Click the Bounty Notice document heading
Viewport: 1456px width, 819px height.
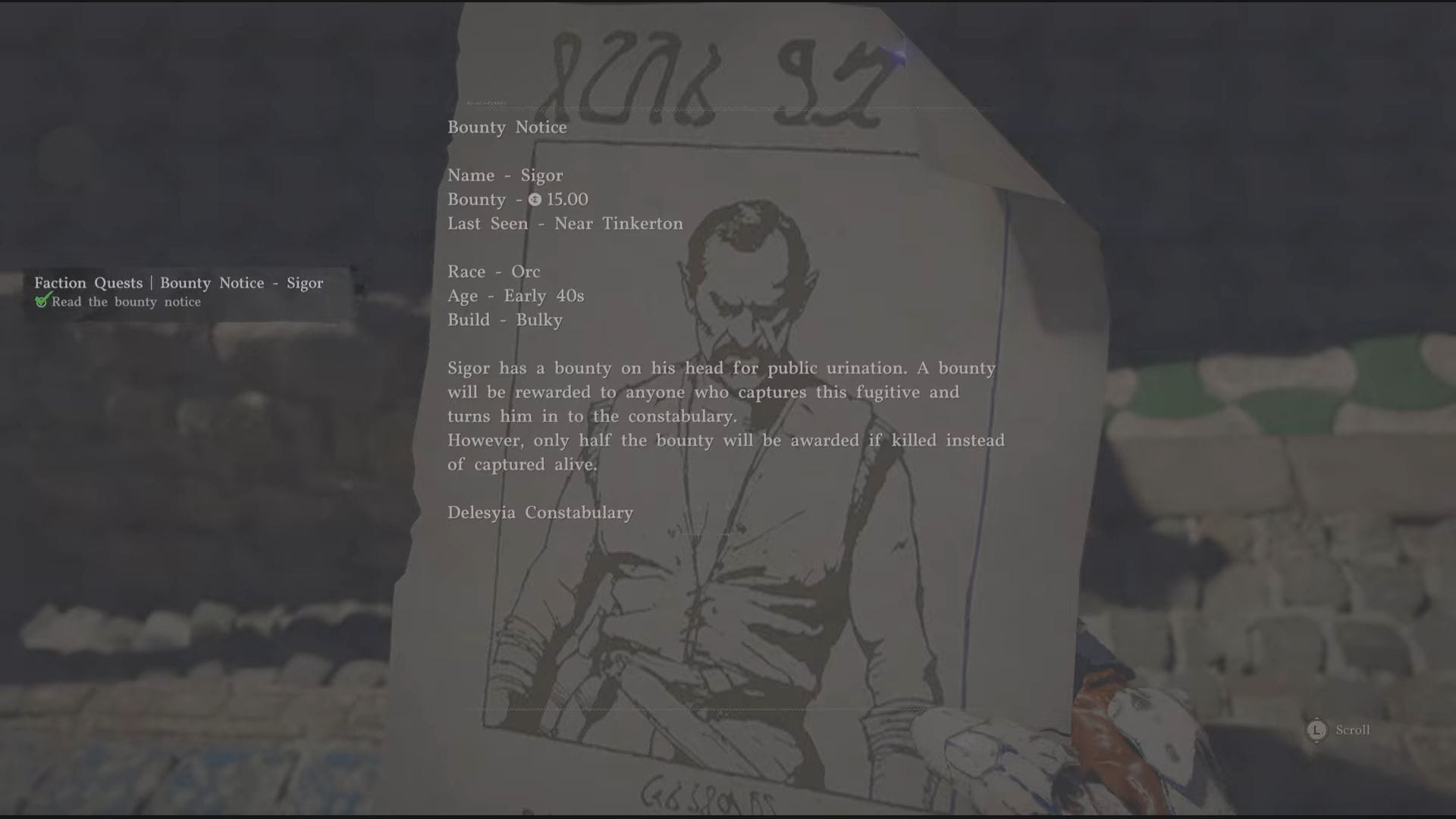507,127
